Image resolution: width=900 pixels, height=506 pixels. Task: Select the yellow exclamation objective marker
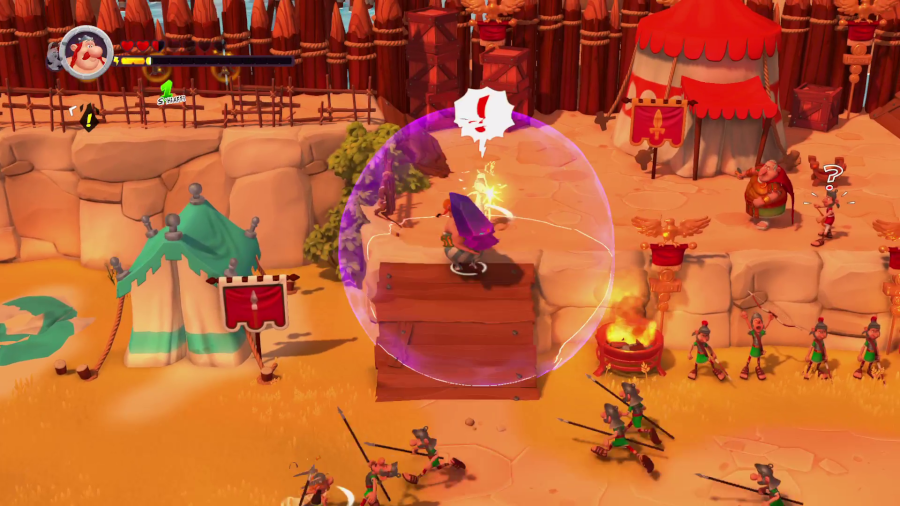[88, 119]
